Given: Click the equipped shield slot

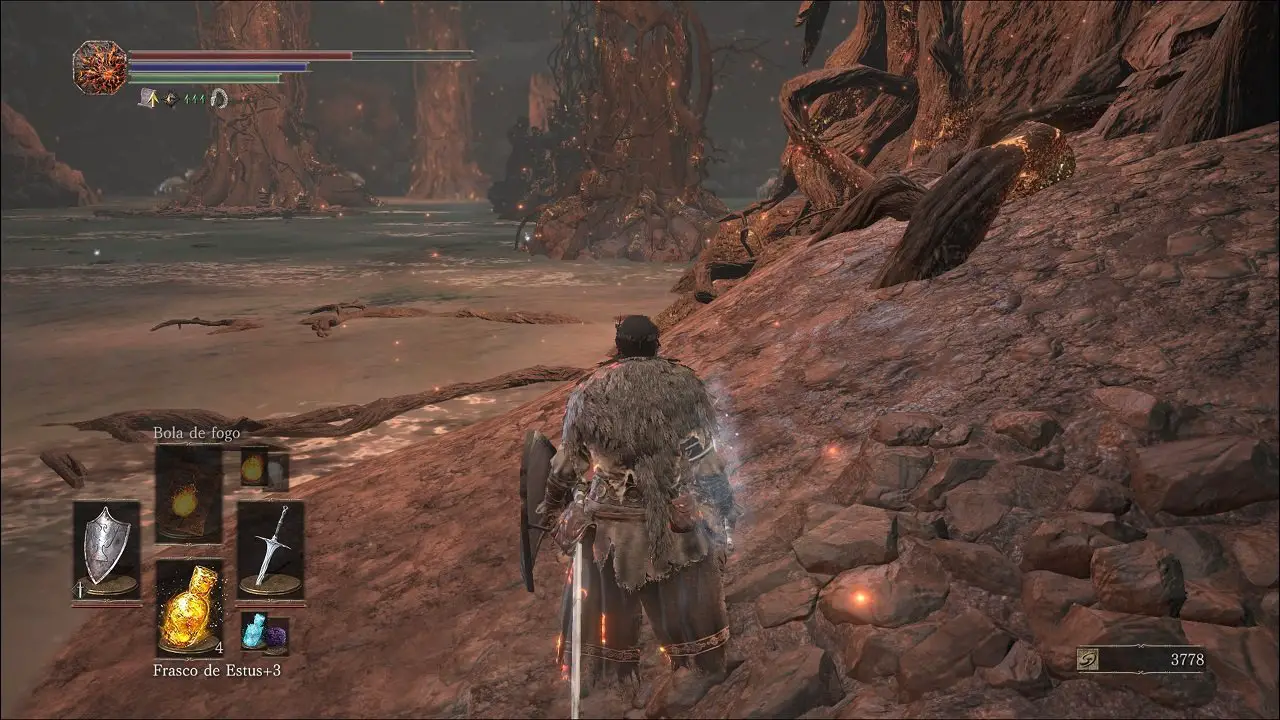Looking at the screenshot, I should point(106,552).
